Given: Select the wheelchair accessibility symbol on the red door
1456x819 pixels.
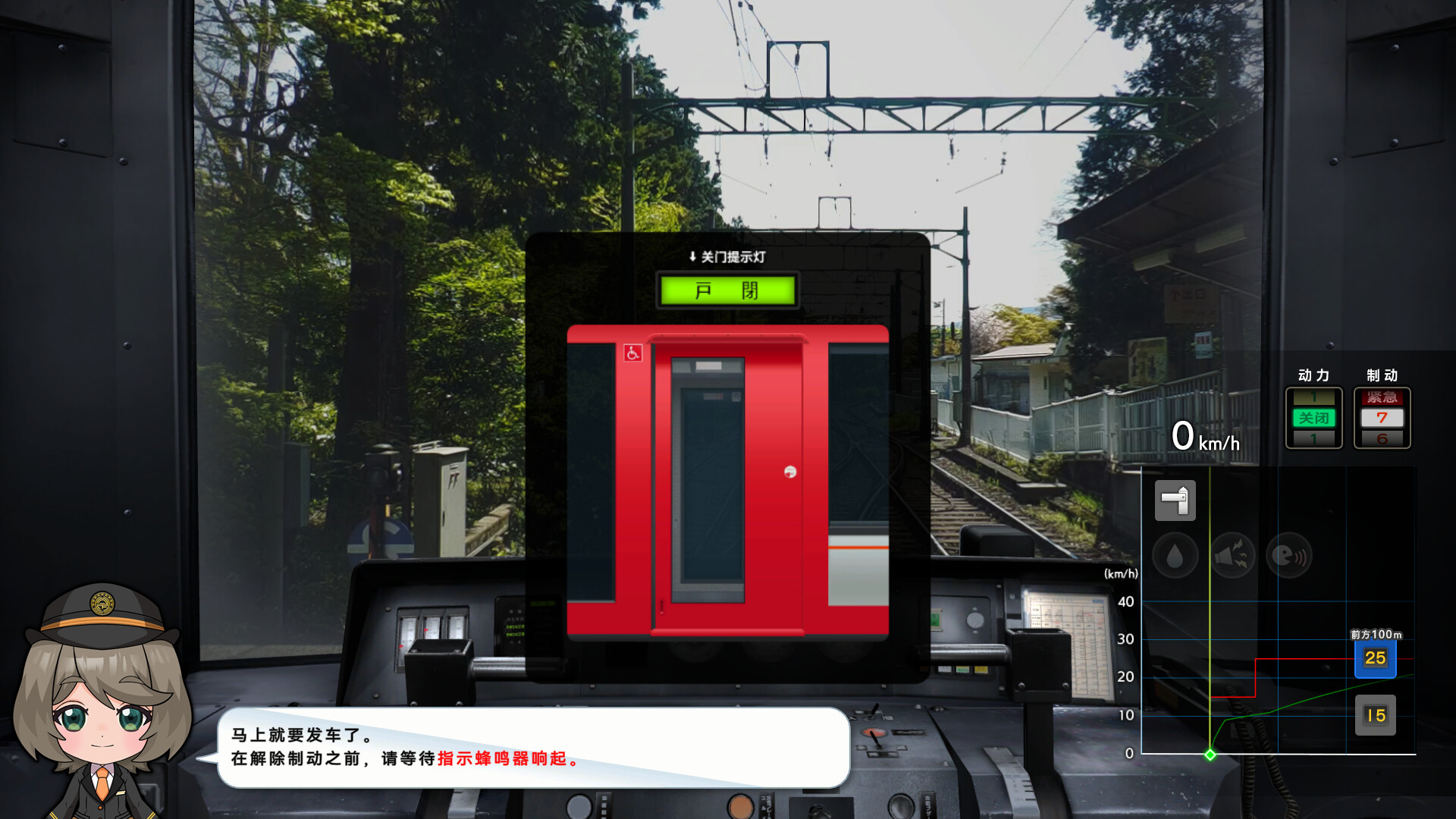Looking at the screenshot, I should coord(632,353).
